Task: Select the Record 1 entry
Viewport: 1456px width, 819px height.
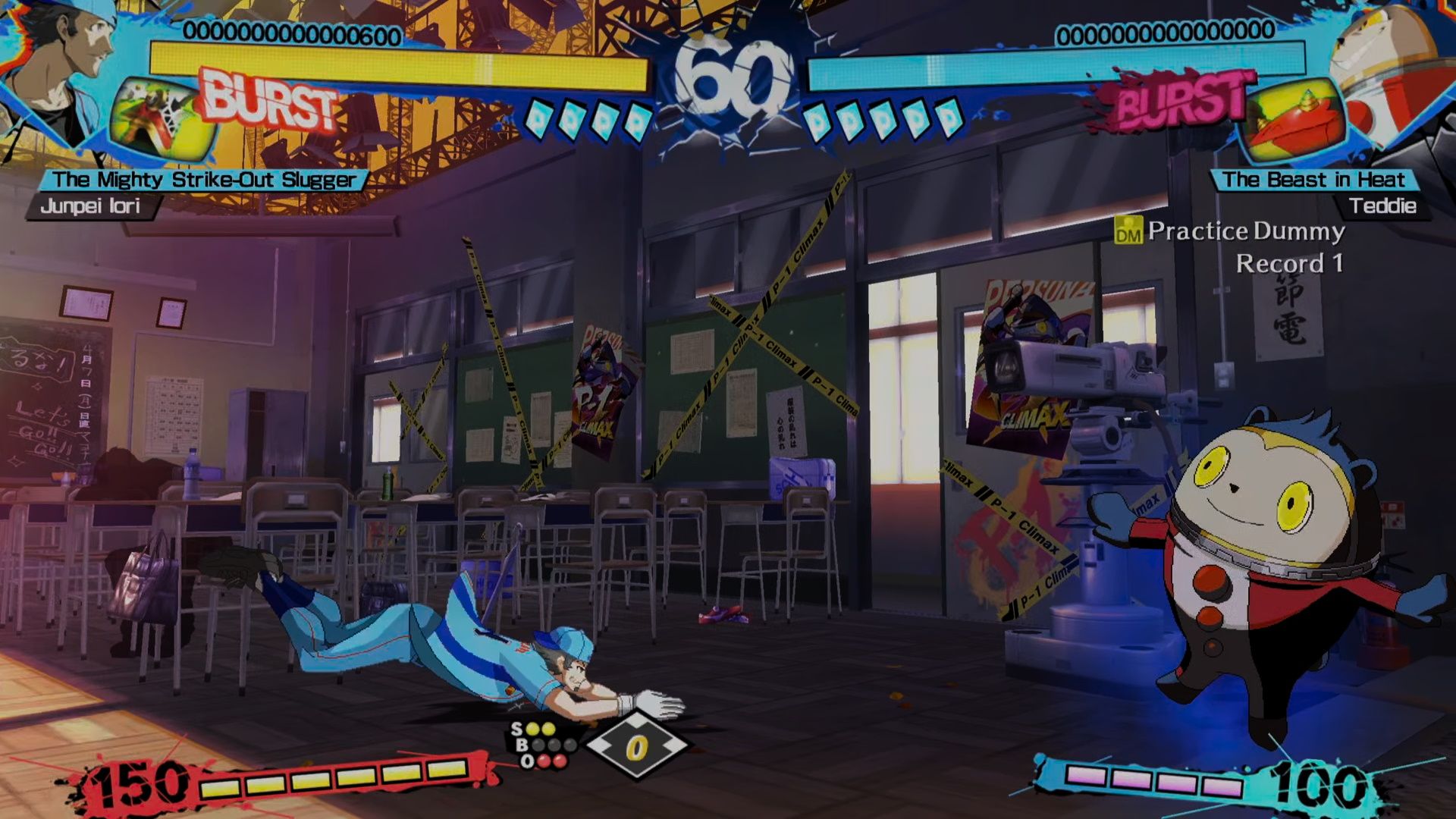Action: pos(1289,265)
